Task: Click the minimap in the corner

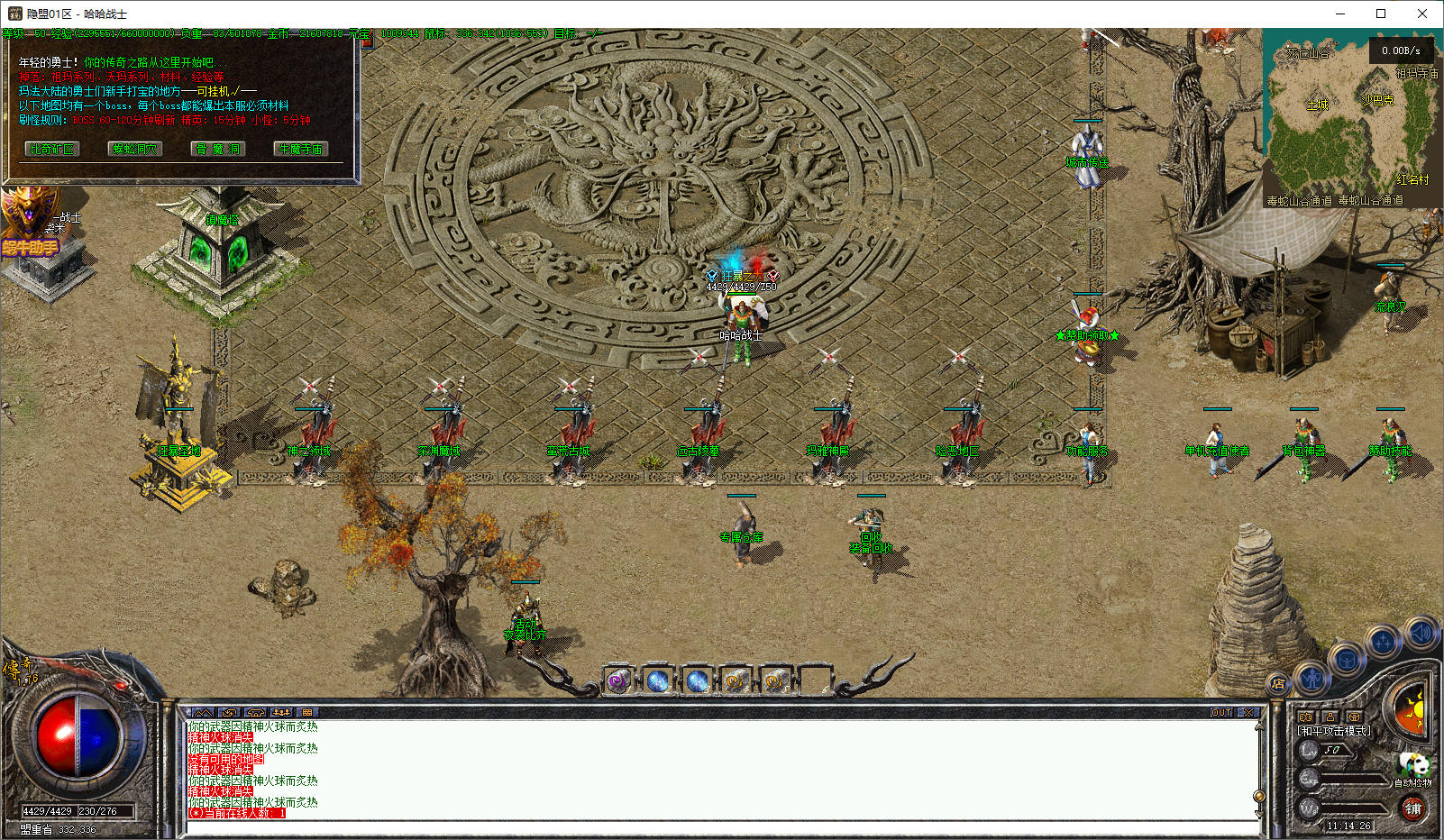Action: pyautogui.click(x=1351, y=118)
